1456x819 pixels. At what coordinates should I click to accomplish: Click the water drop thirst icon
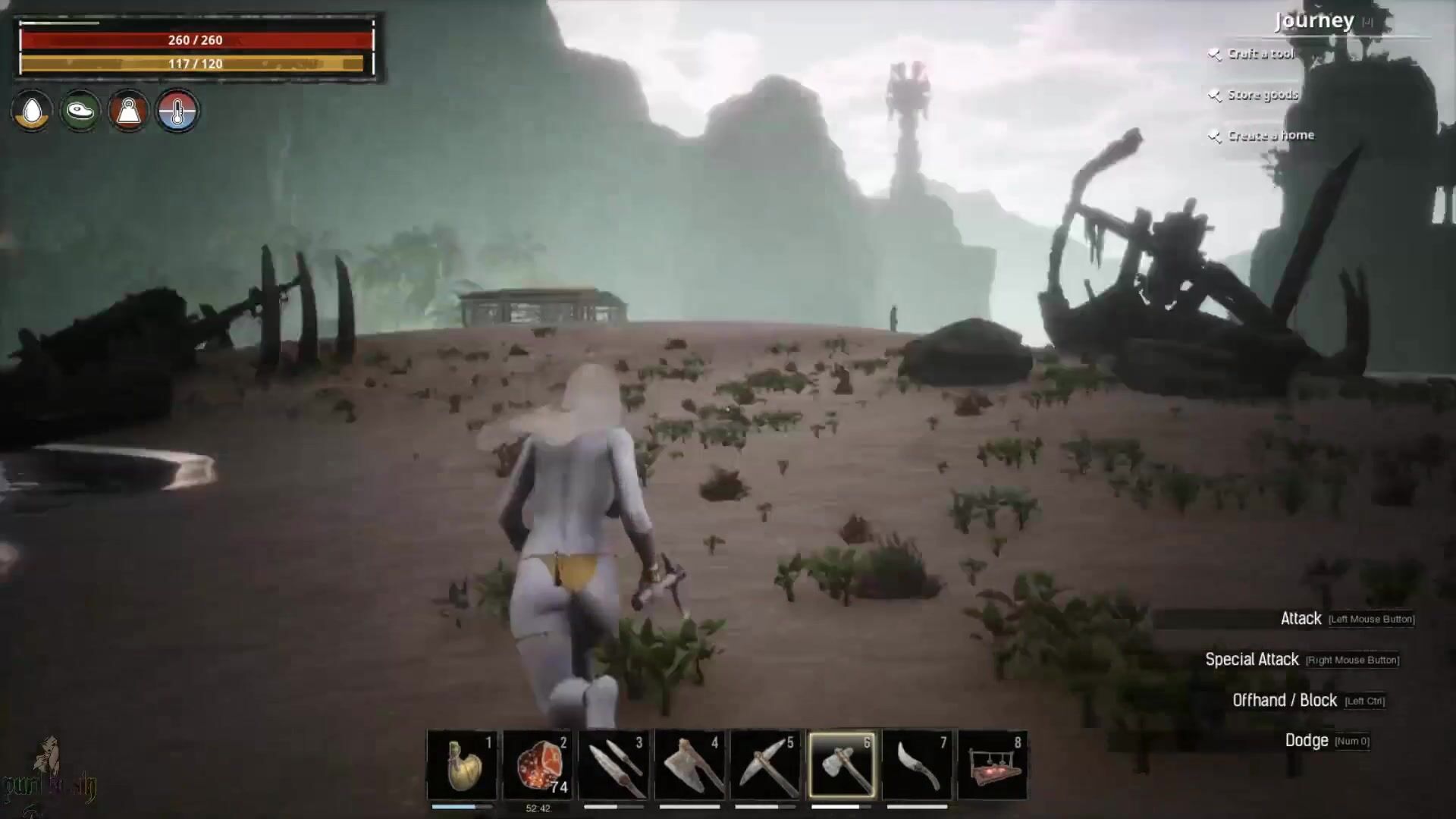point(32,111)
